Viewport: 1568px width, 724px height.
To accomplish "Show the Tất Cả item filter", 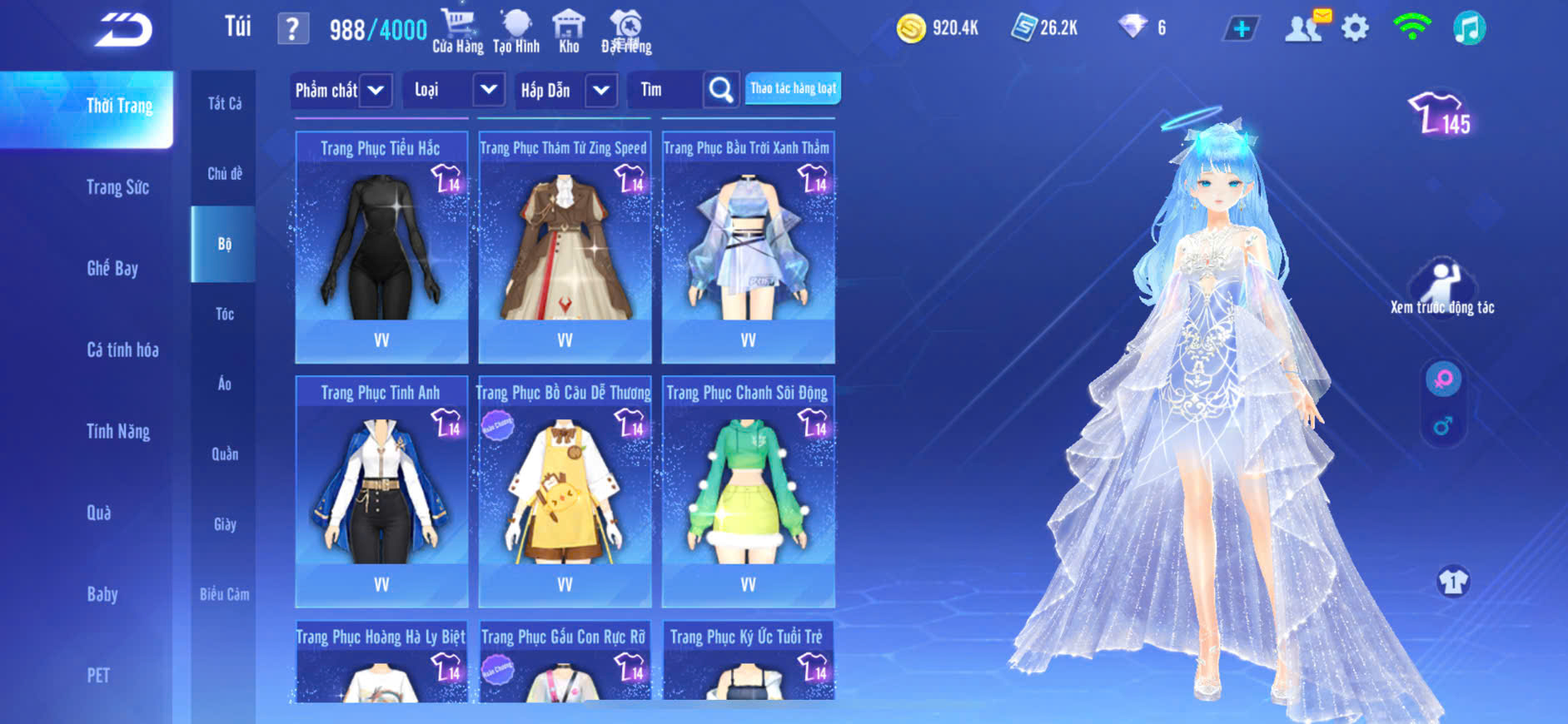I will click(x=224, y=103).
